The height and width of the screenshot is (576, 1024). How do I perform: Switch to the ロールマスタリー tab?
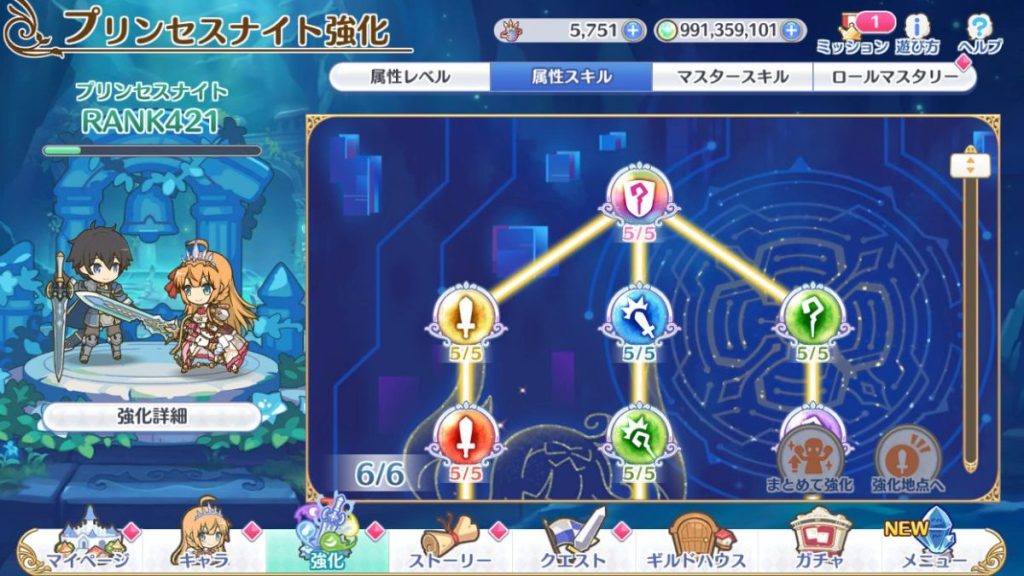click(893, 77)
